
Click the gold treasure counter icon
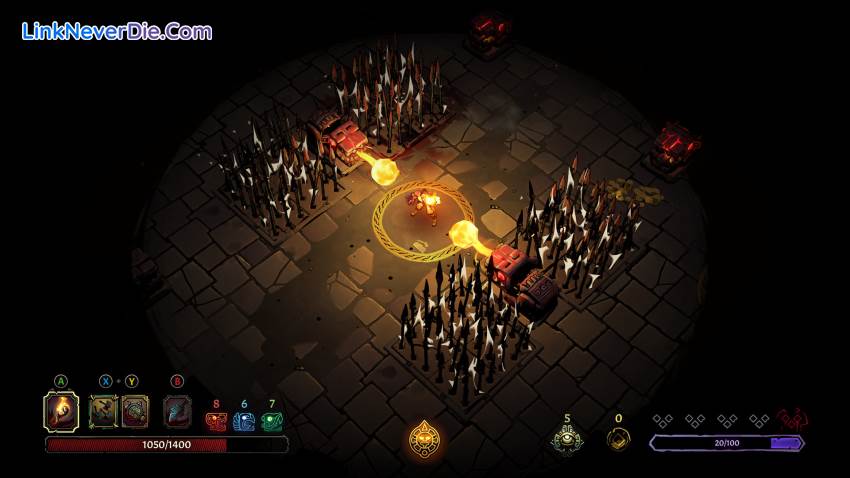[x=619, y=438]
